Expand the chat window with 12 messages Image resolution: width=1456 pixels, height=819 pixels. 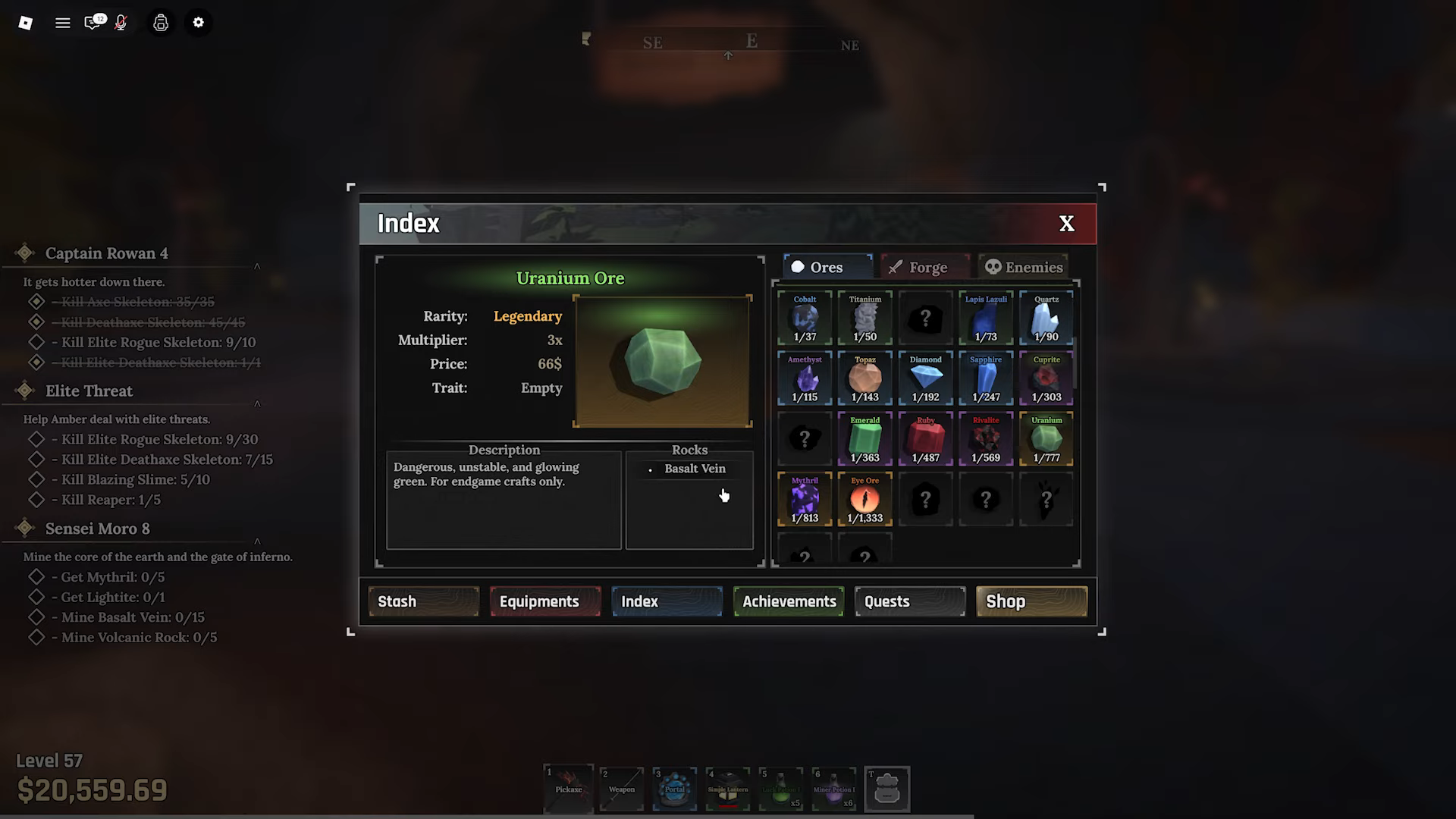(x=90, y=23)
